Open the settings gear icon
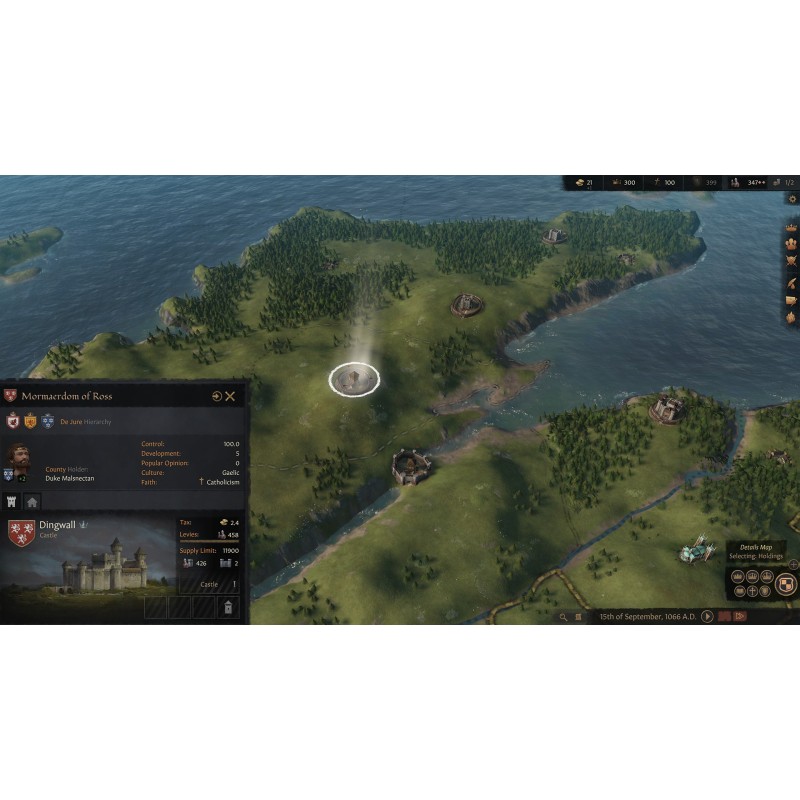The height and width of the screenshot is (800, 800). coord(792,199)
